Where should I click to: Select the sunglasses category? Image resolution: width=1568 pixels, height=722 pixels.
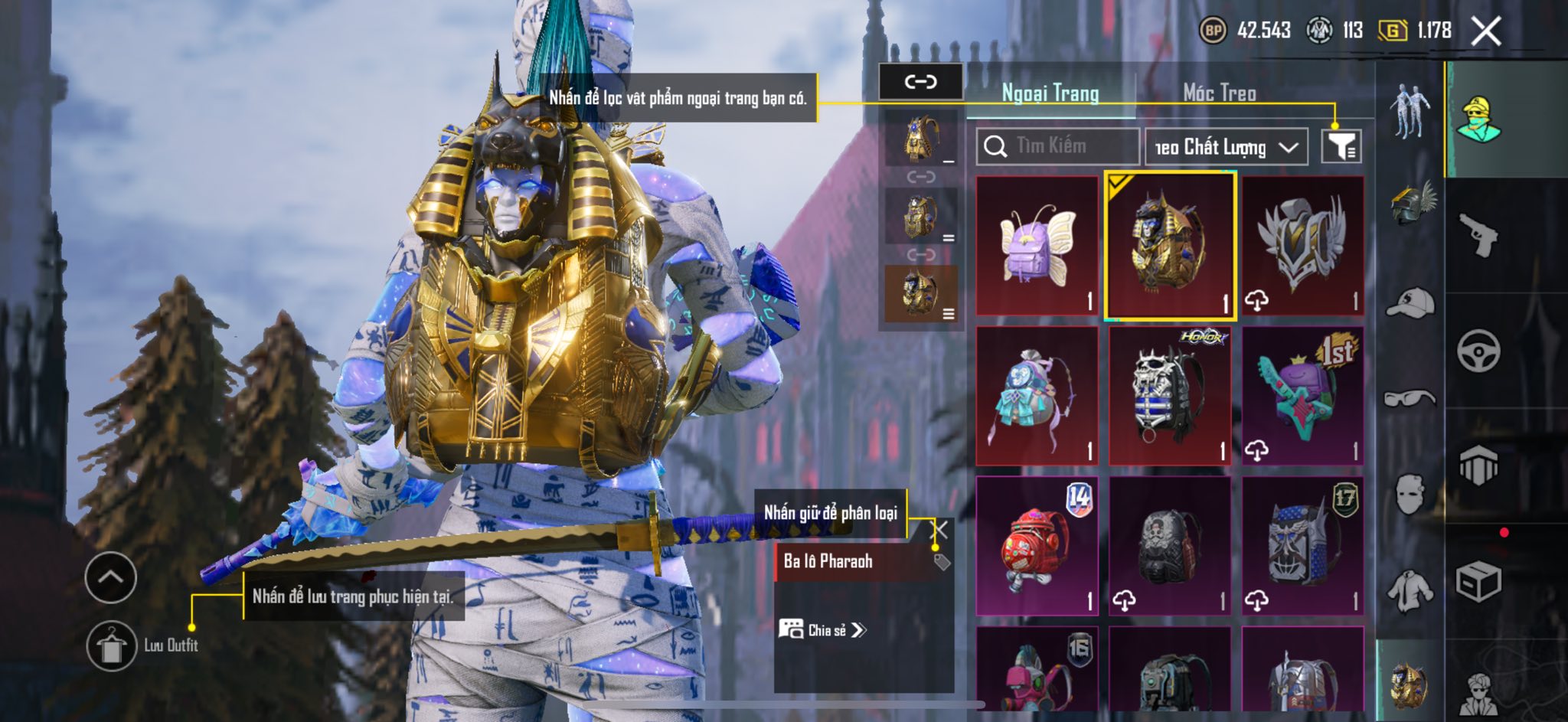(x=1410, y=398)
